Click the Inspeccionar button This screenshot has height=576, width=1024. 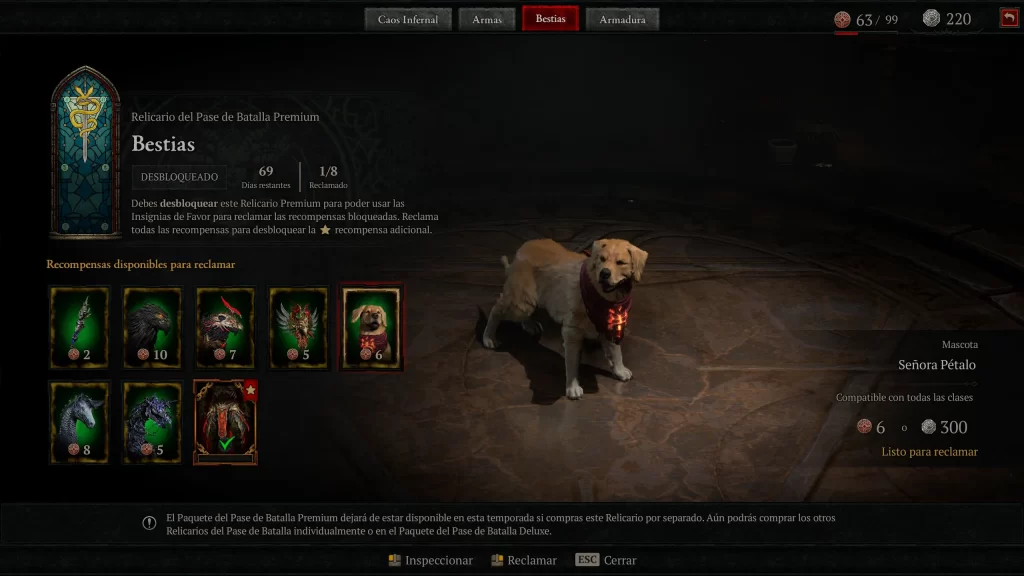pyautogui.click(x=431, y=560)
